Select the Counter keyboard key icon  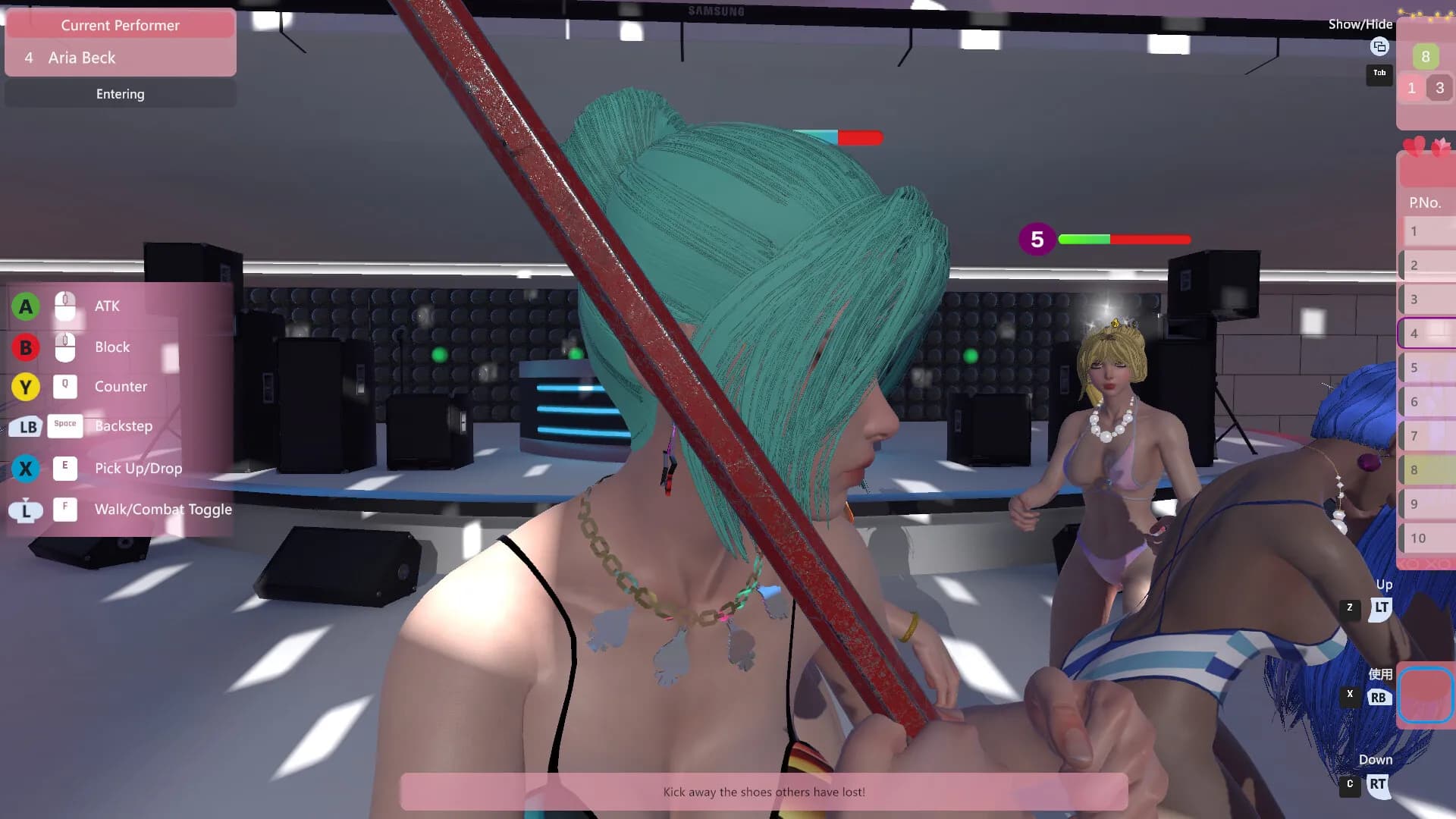point(66,387)
